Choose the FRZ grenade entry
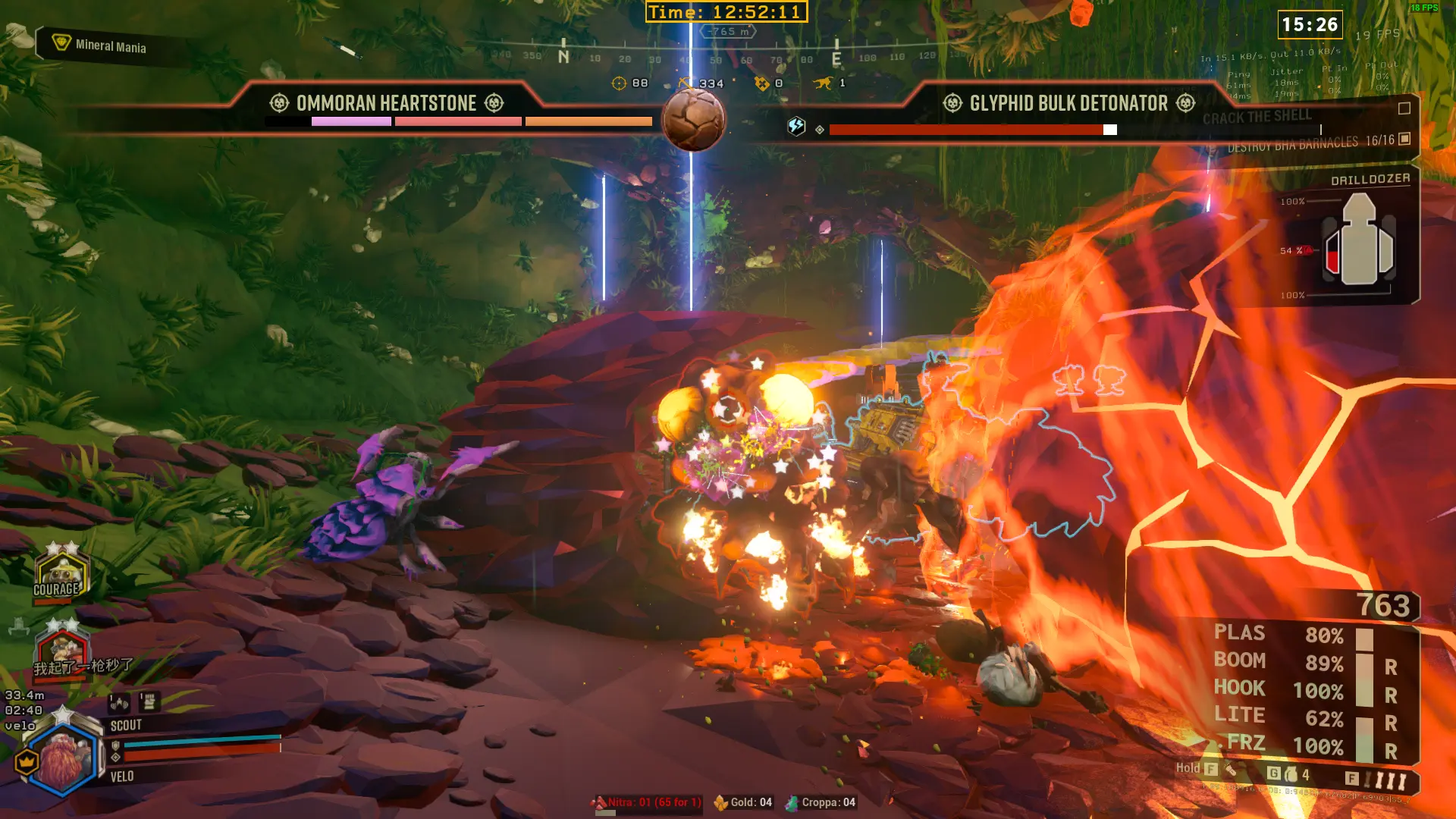Viewport: 1456px width, 819px height. [1246, 742]
